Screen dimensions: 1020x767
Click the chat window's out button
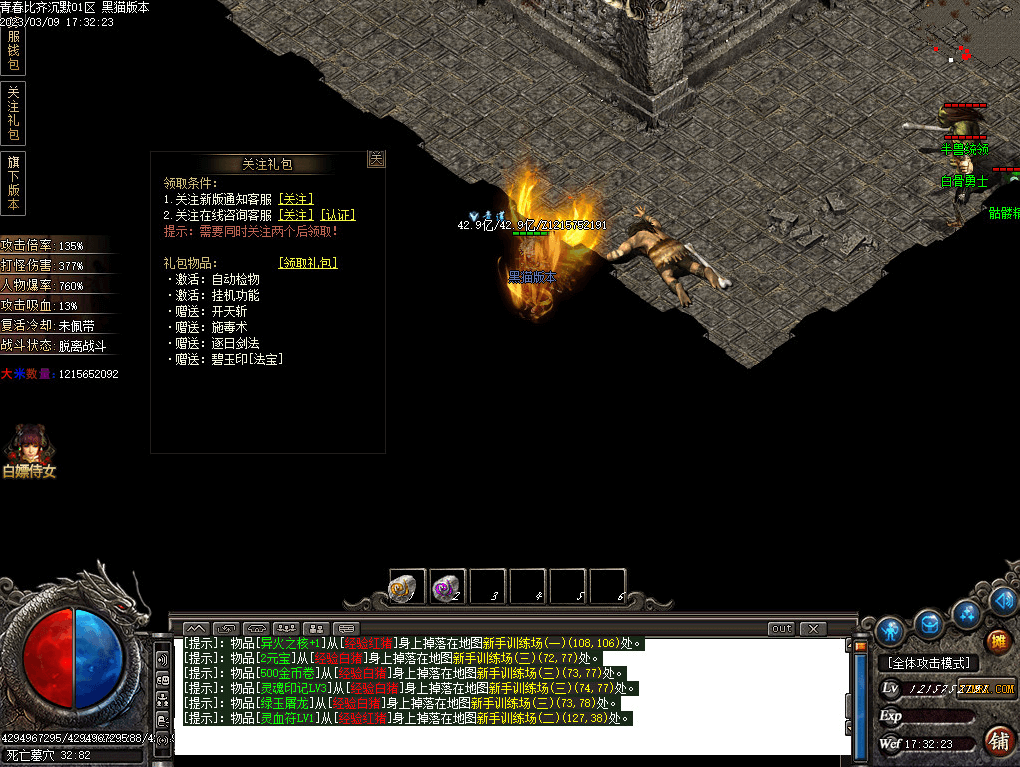(781, 628)
